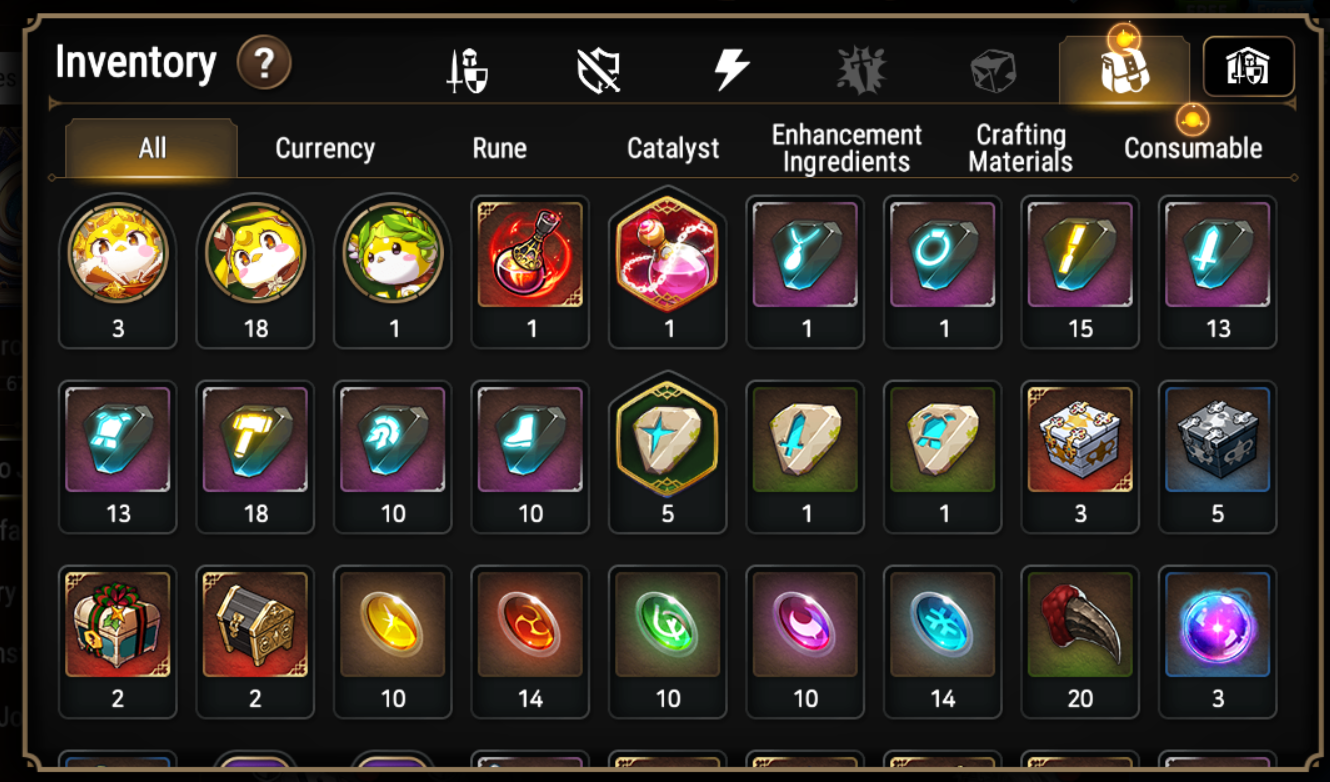The image size is (1330, 782).
Task: Open the Rune filter tab
Action: 499,148
